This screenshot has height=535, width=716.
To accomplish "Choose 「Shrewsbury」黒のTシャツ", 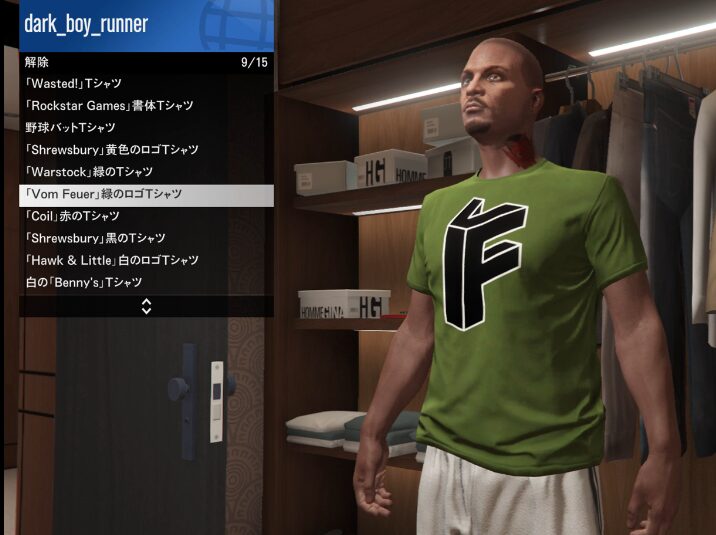I will tap(145, 238).
